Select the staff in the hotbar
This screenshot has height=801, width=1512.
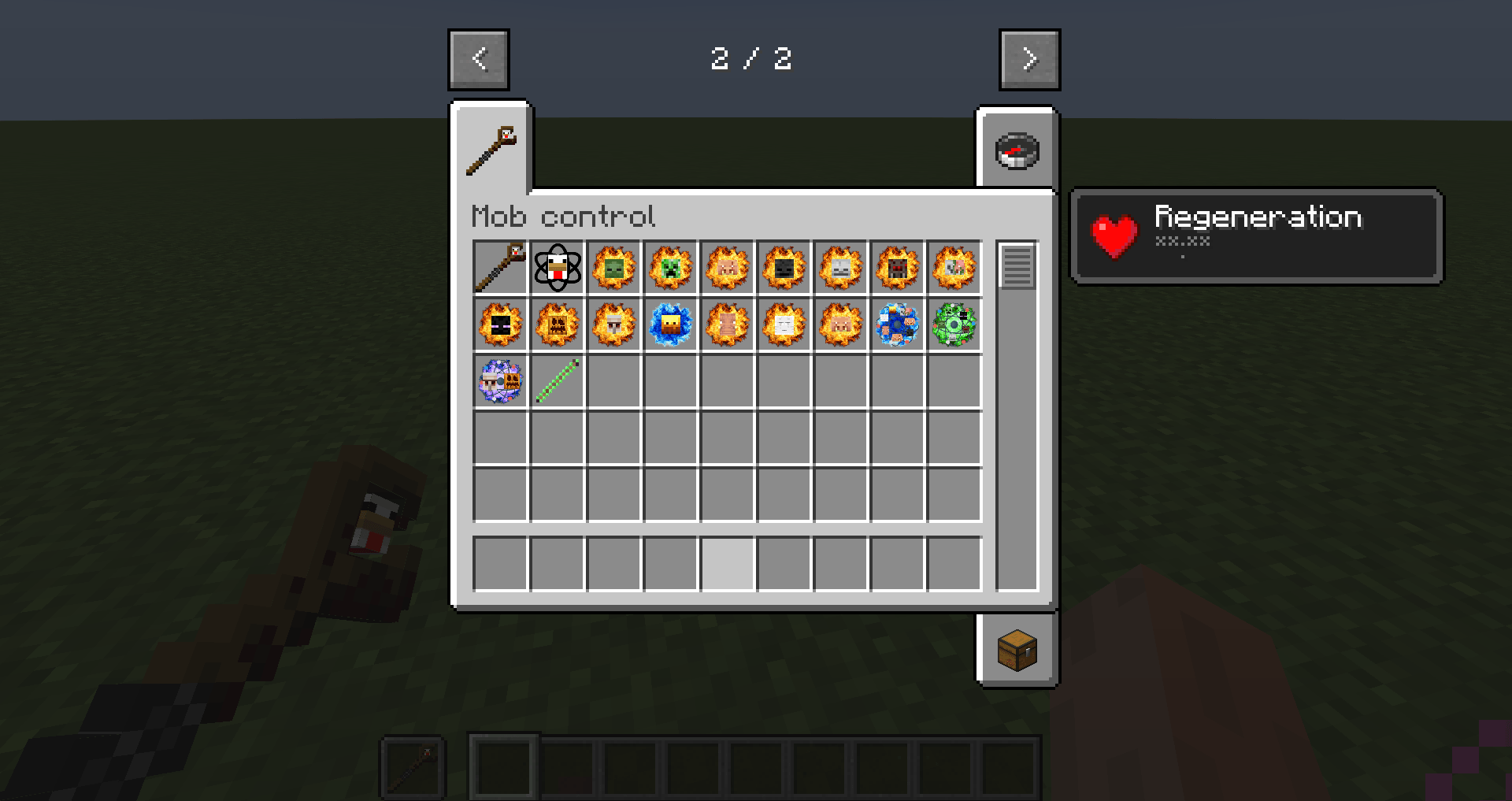coord(413,764)
